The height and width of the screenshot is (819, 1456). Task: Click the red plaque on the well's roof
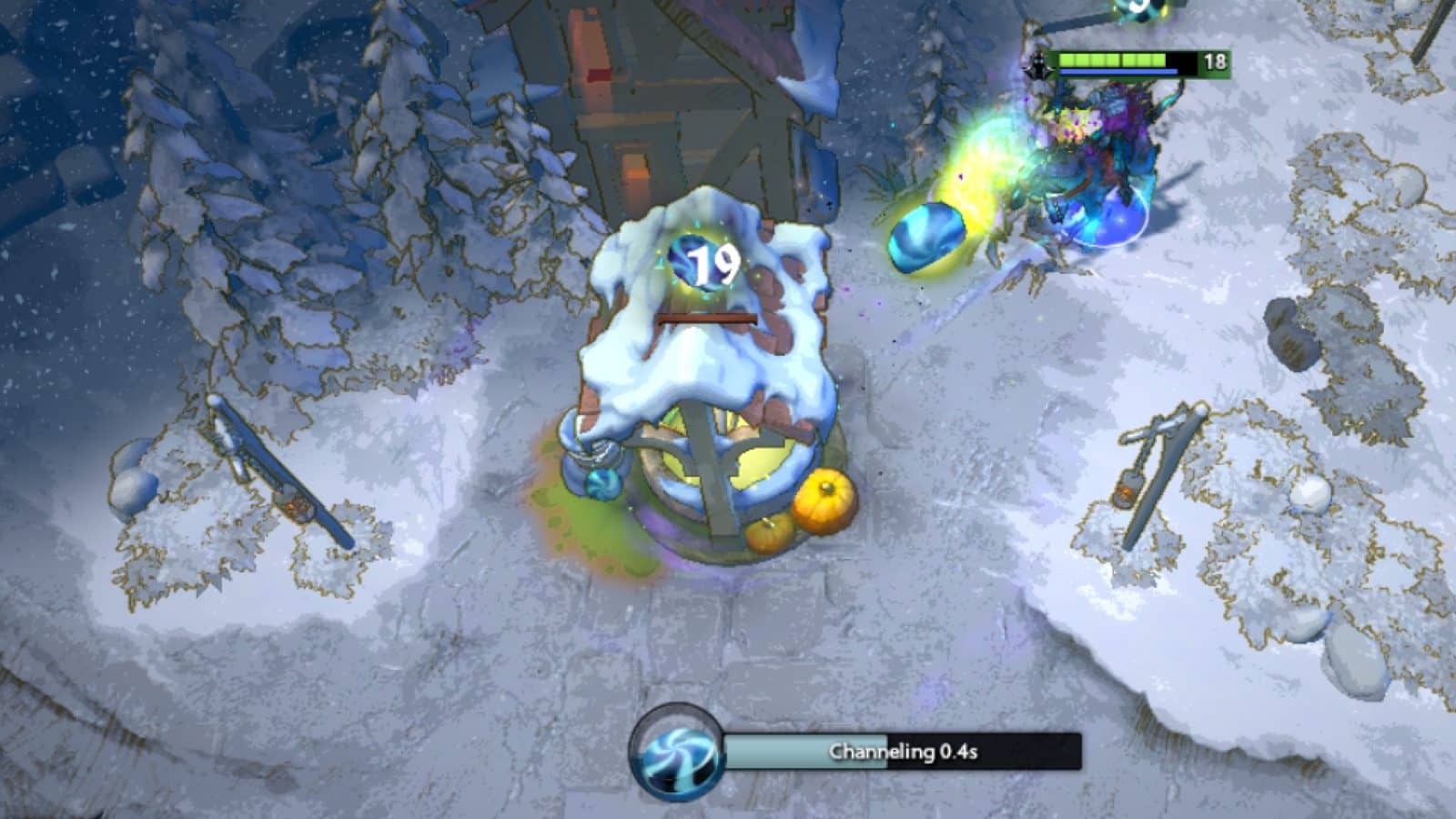705,317
